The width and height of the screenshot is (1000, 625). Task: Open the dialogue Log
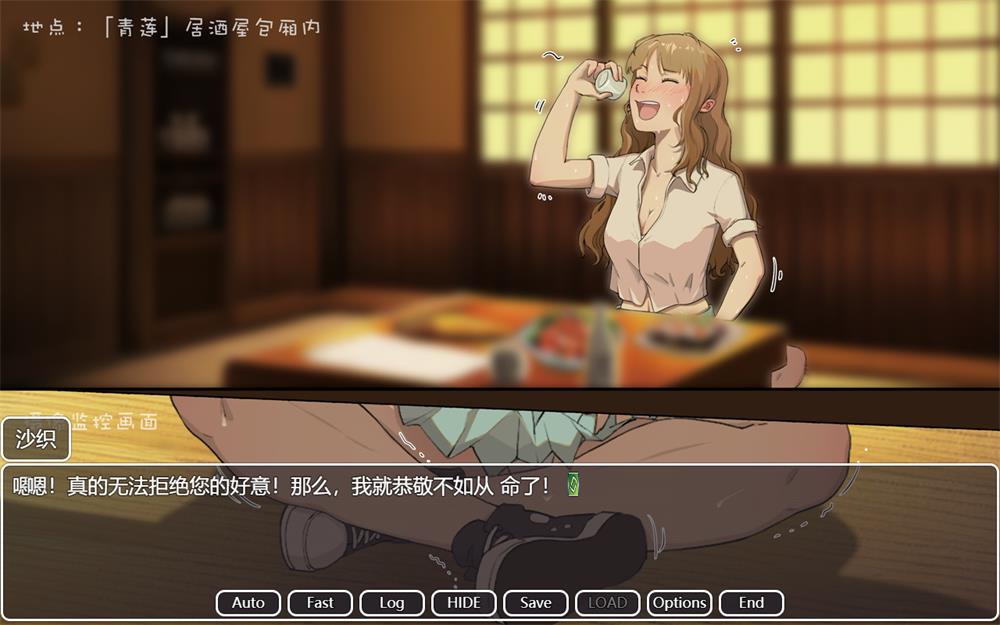pos(392,603)
